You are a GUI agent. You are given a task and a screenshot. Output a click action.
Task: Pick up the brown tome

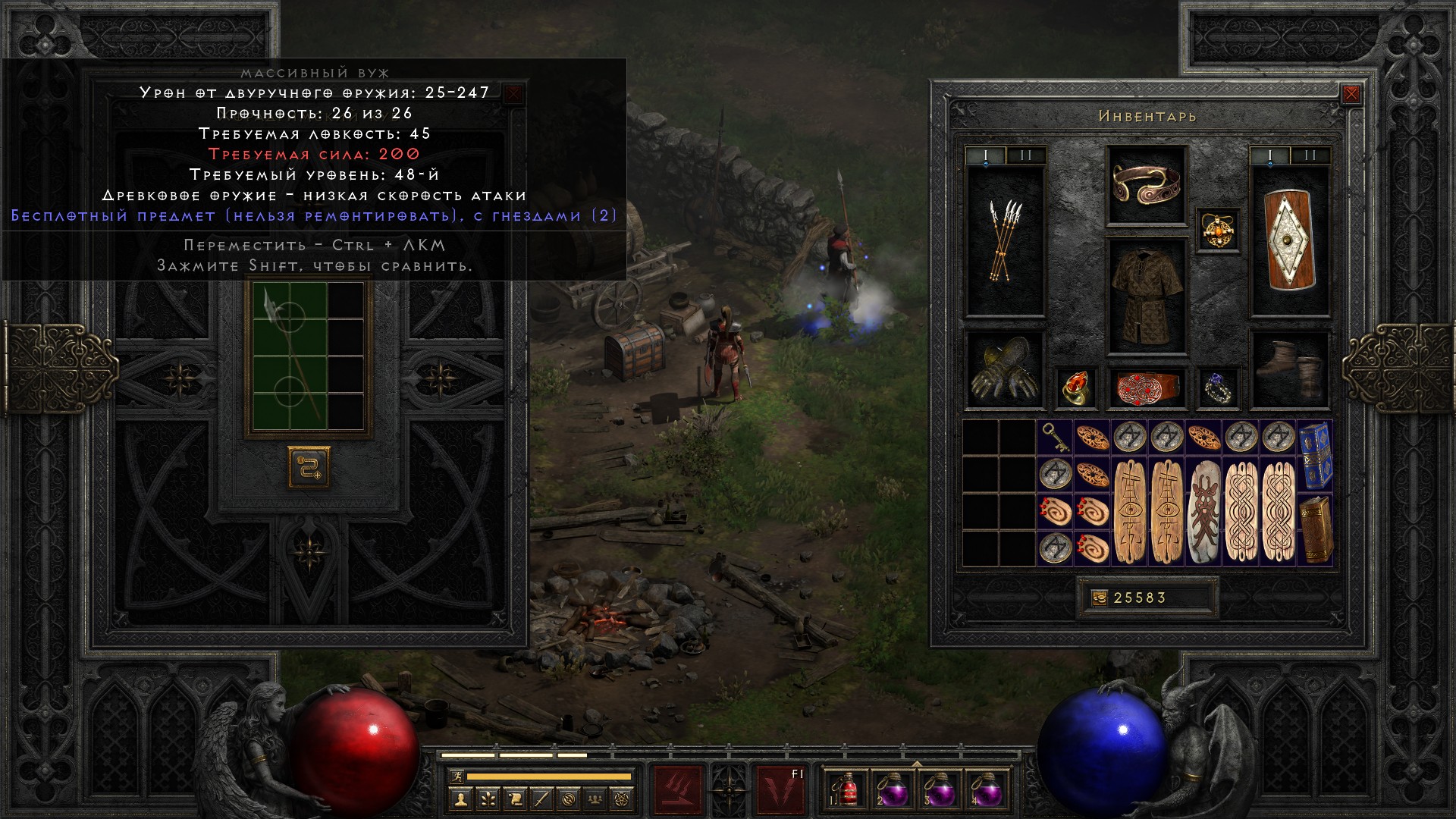tap(1315, 530)
